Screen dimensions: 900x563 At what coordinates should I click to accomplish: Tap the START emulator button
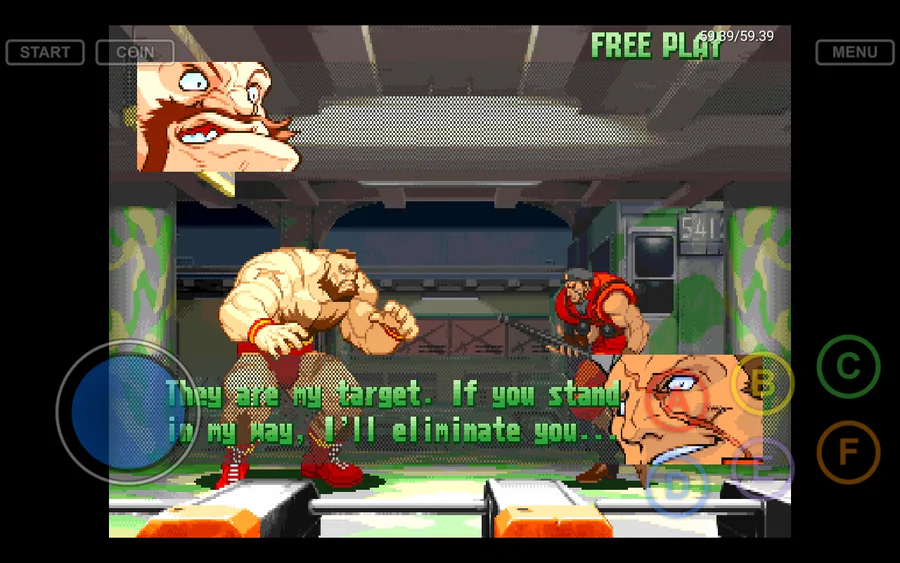click(x=45, y=52)
